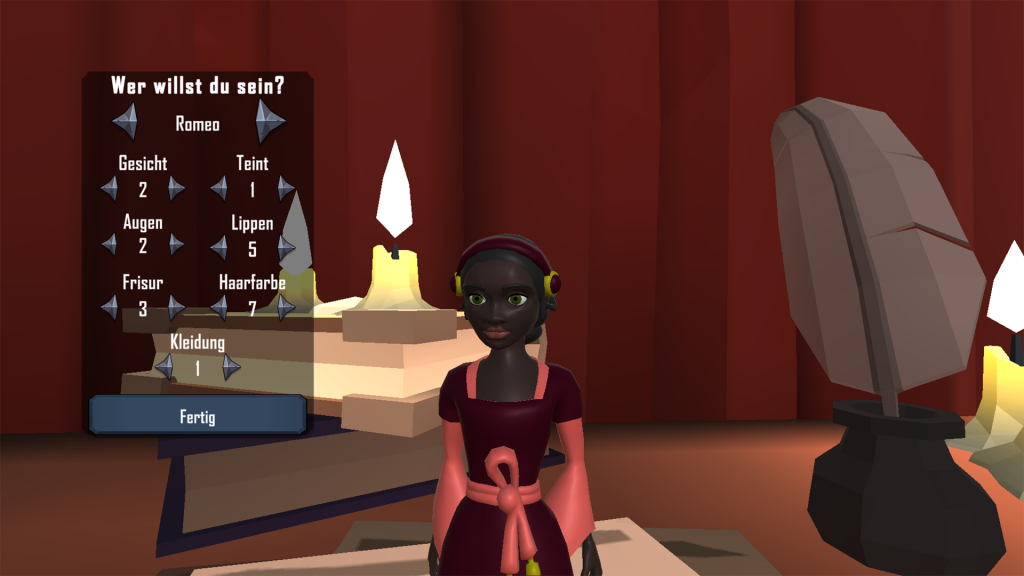
Task: Change Kleidung to the next outfit
Action: [x=231, y=367]
